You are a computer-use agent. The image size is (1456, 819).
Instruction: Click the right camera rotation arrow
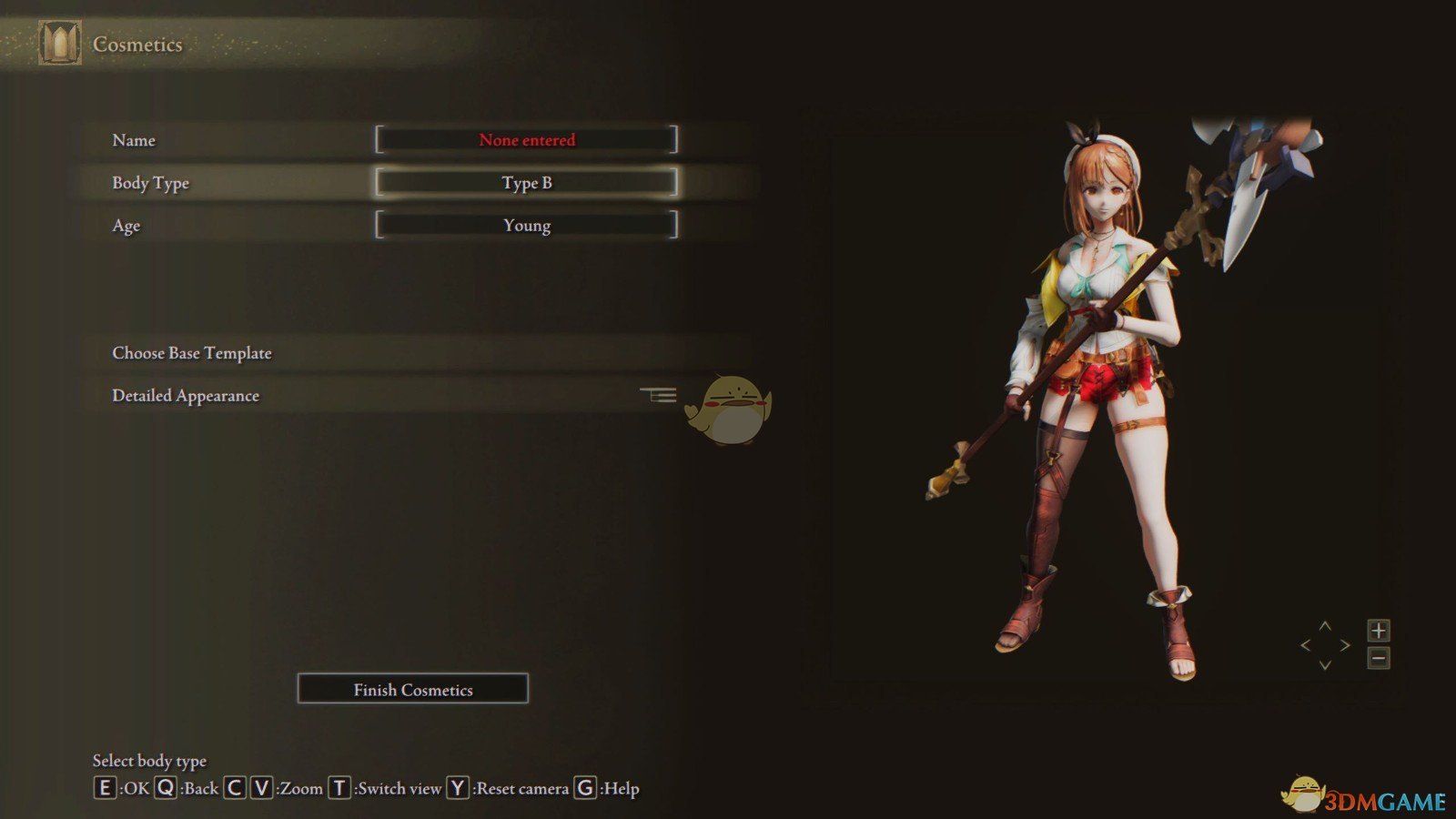(x=1345, y=643)
